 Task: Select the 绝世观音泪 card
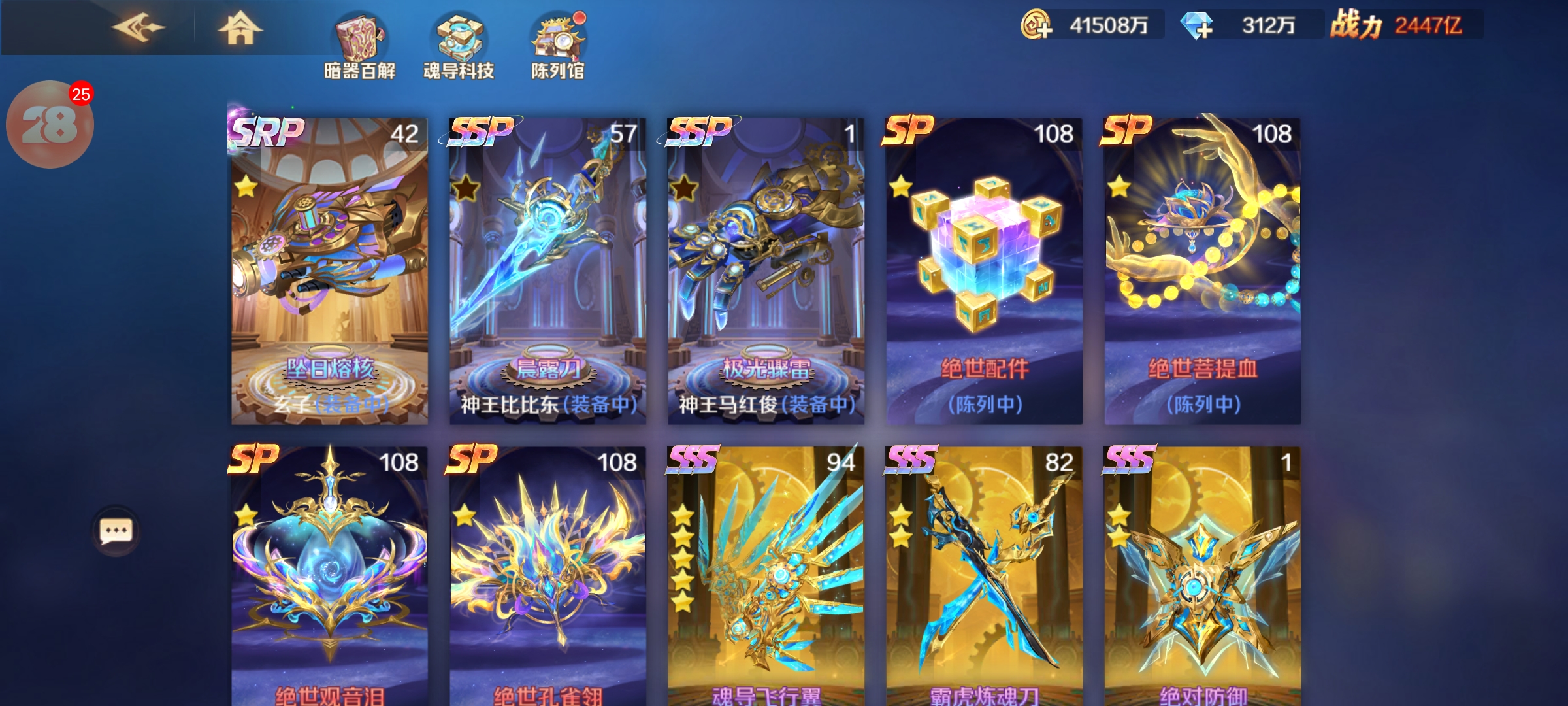tap(329, 575)
